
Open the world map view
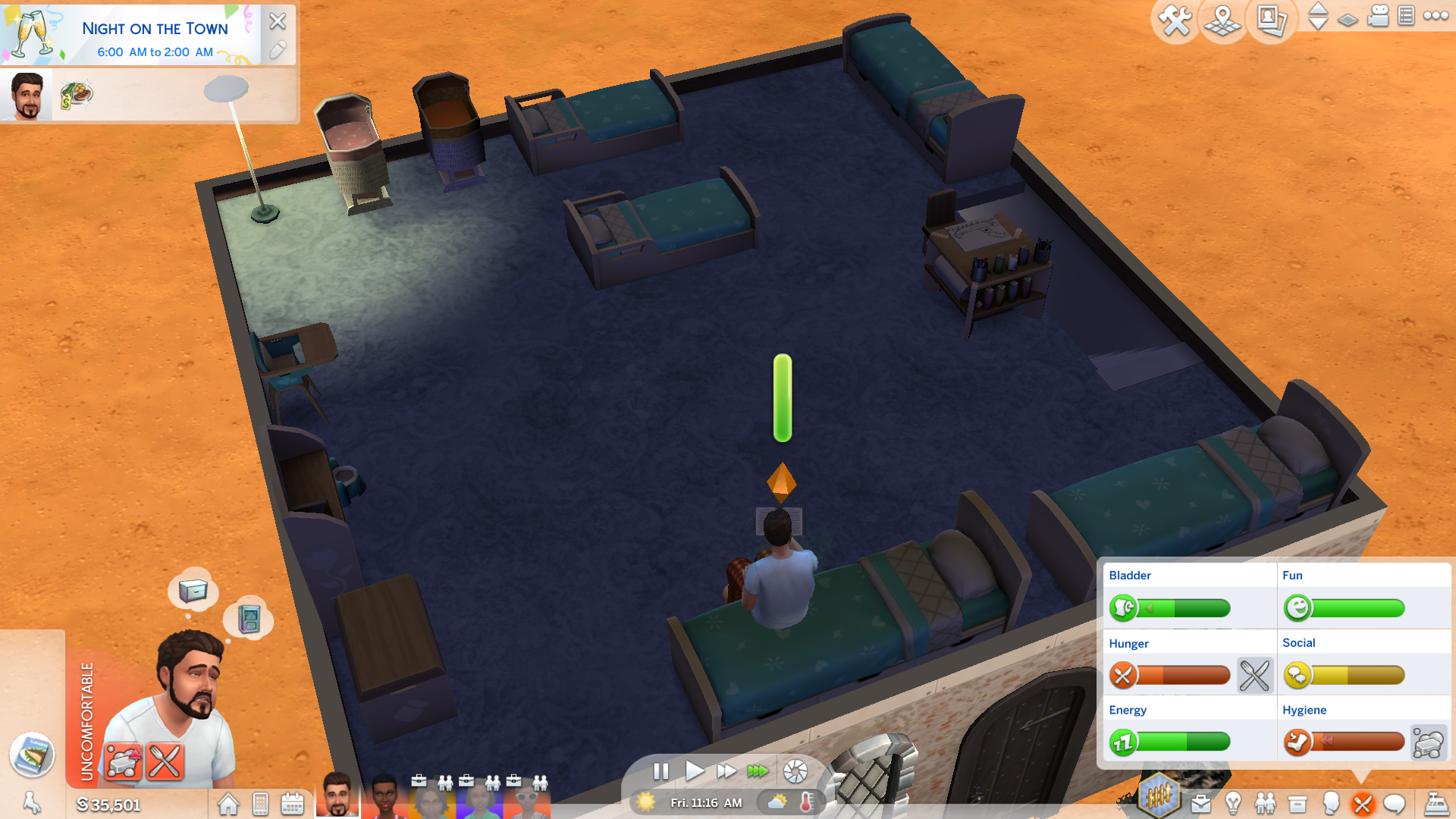[1222, 20]
